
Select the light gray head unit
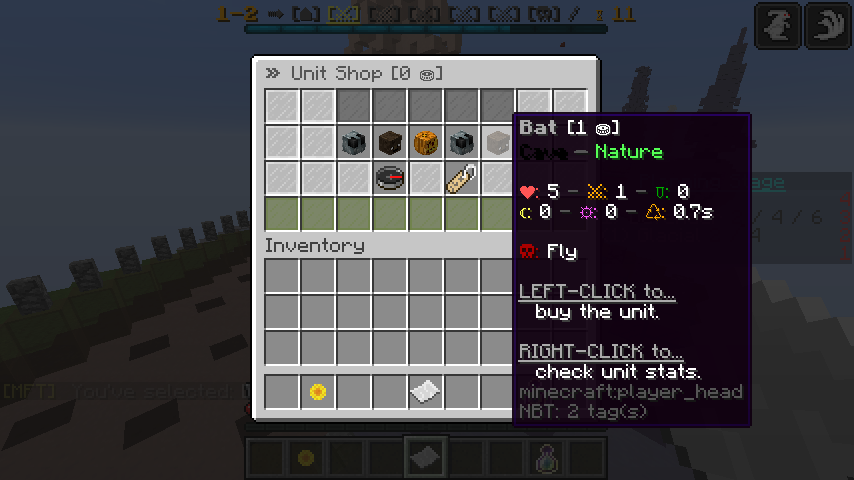tap(498, 143)
